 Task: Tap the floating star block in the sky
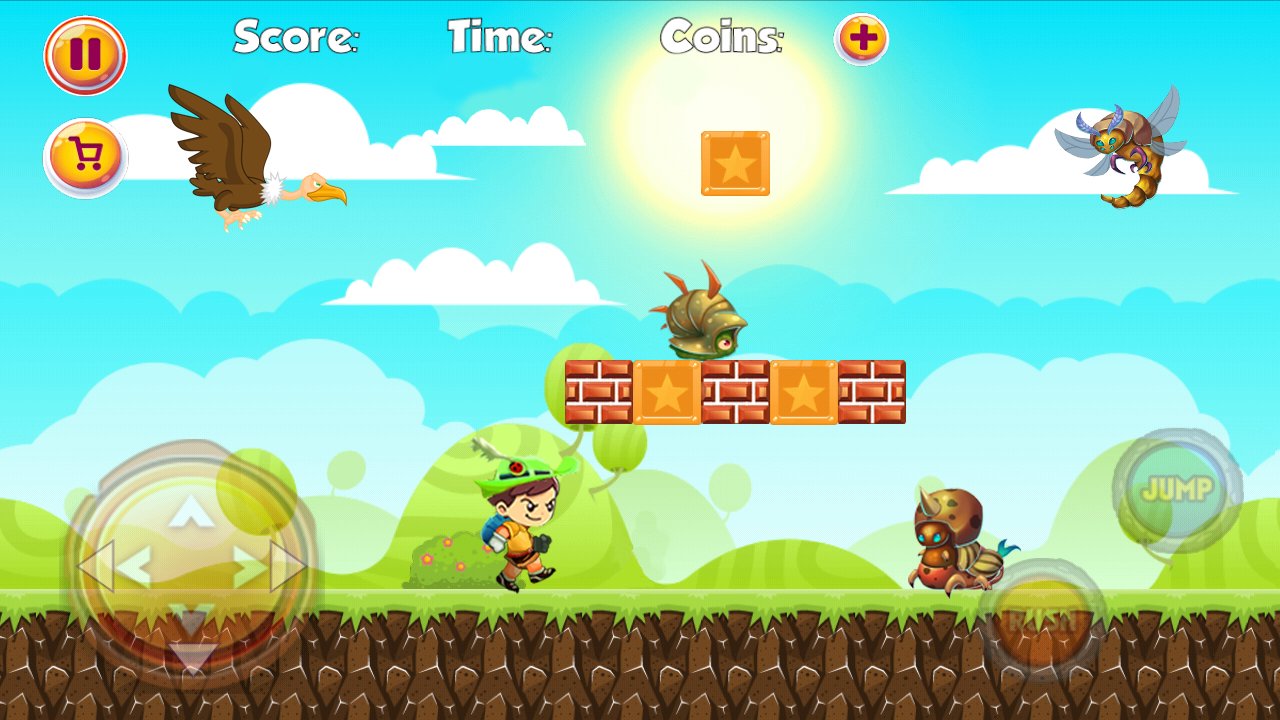tap(737, 163)
